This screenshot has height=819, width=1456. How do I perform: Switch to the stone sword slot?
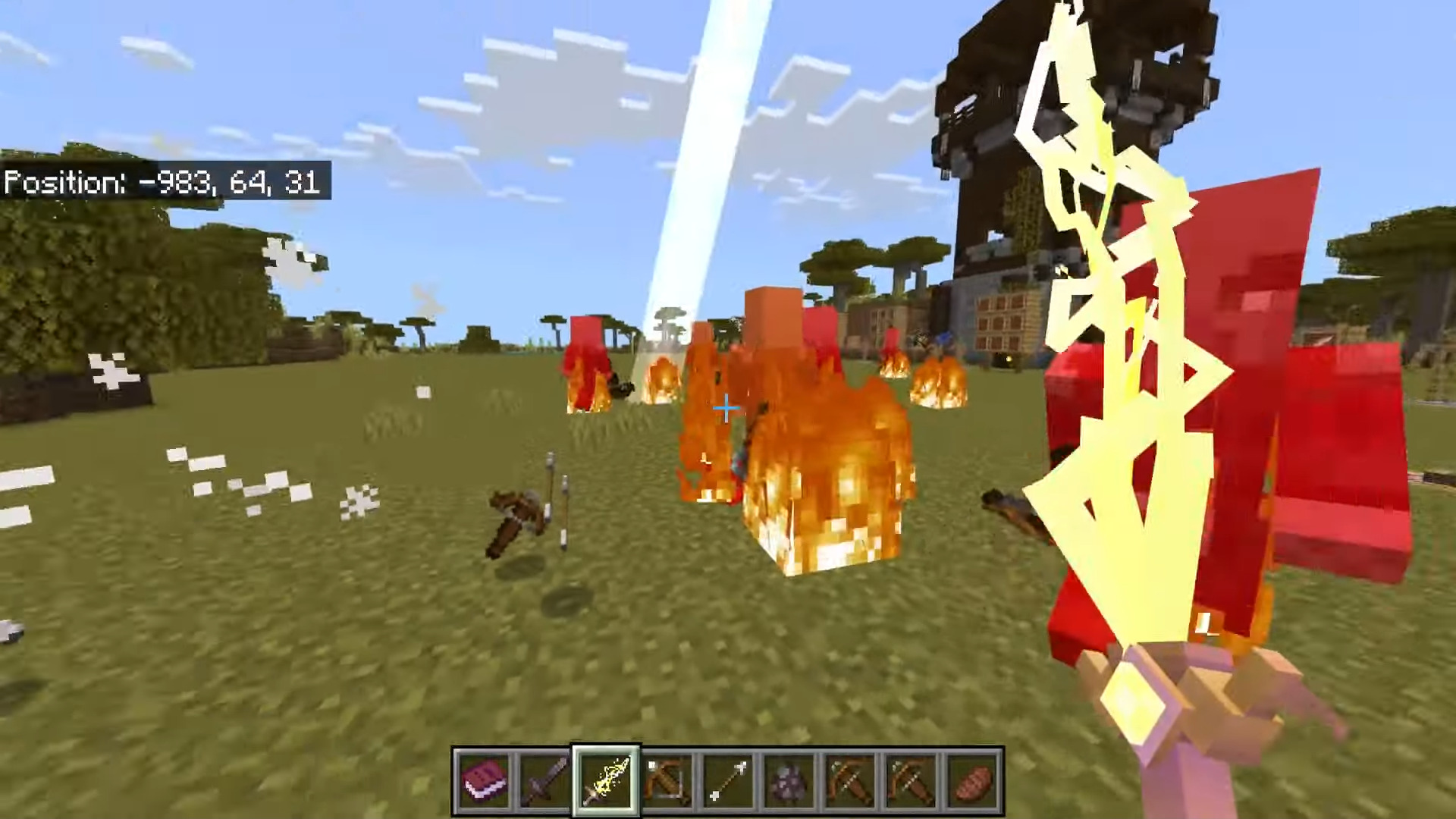click(x=544, y=781)
